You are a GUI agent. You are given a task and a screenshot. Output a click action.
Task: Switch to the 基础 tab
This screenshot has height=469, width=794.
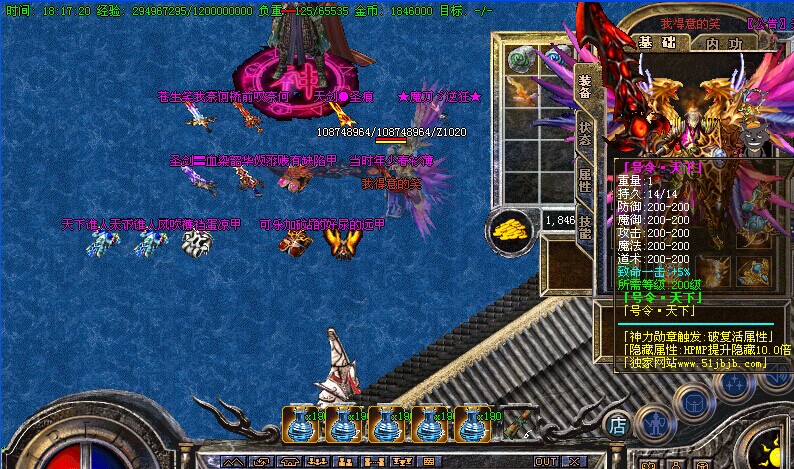656,44
